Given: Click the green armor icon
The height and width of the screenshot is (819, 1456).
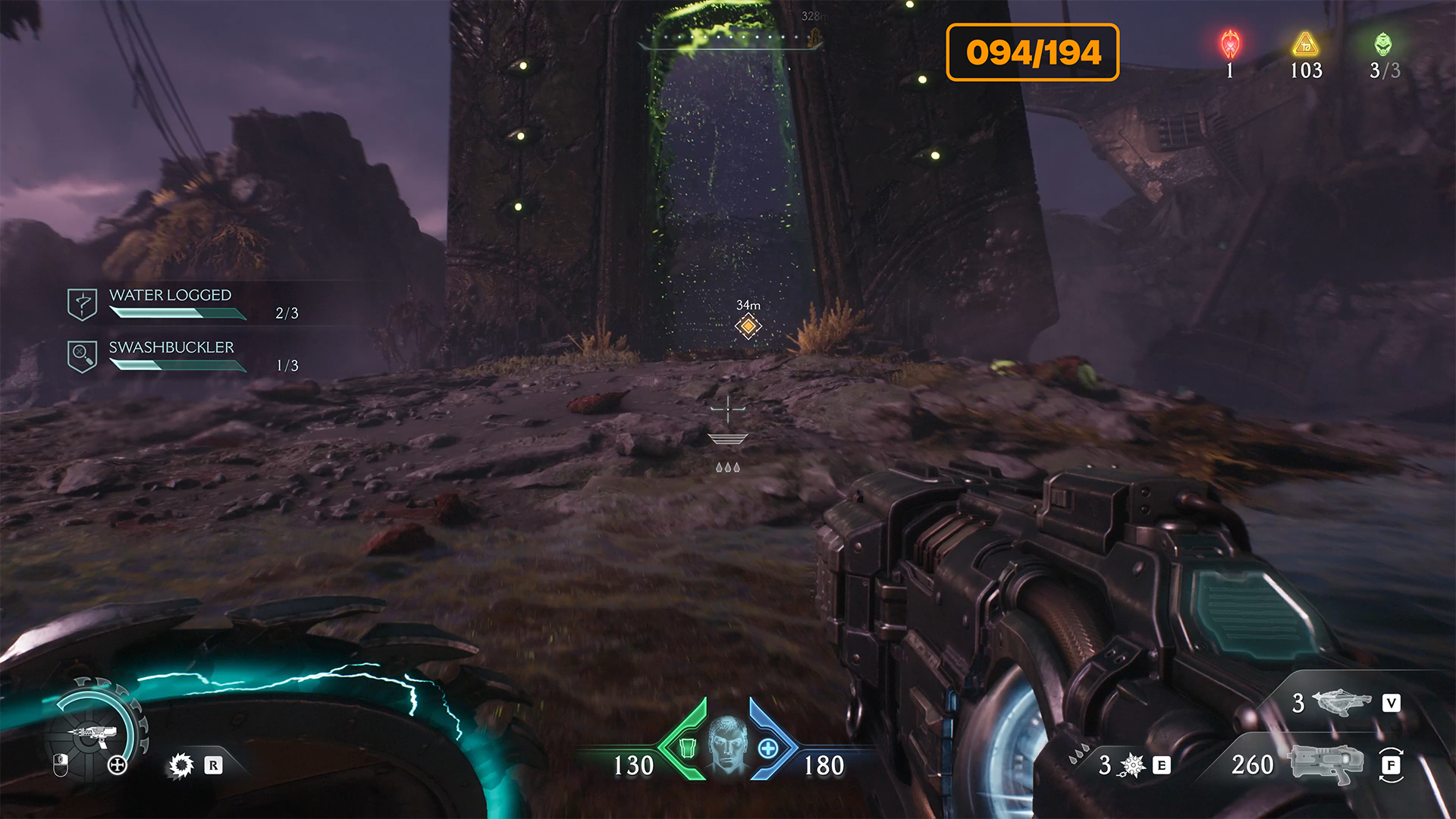Looking at the screenshot, I should point(687,748).
